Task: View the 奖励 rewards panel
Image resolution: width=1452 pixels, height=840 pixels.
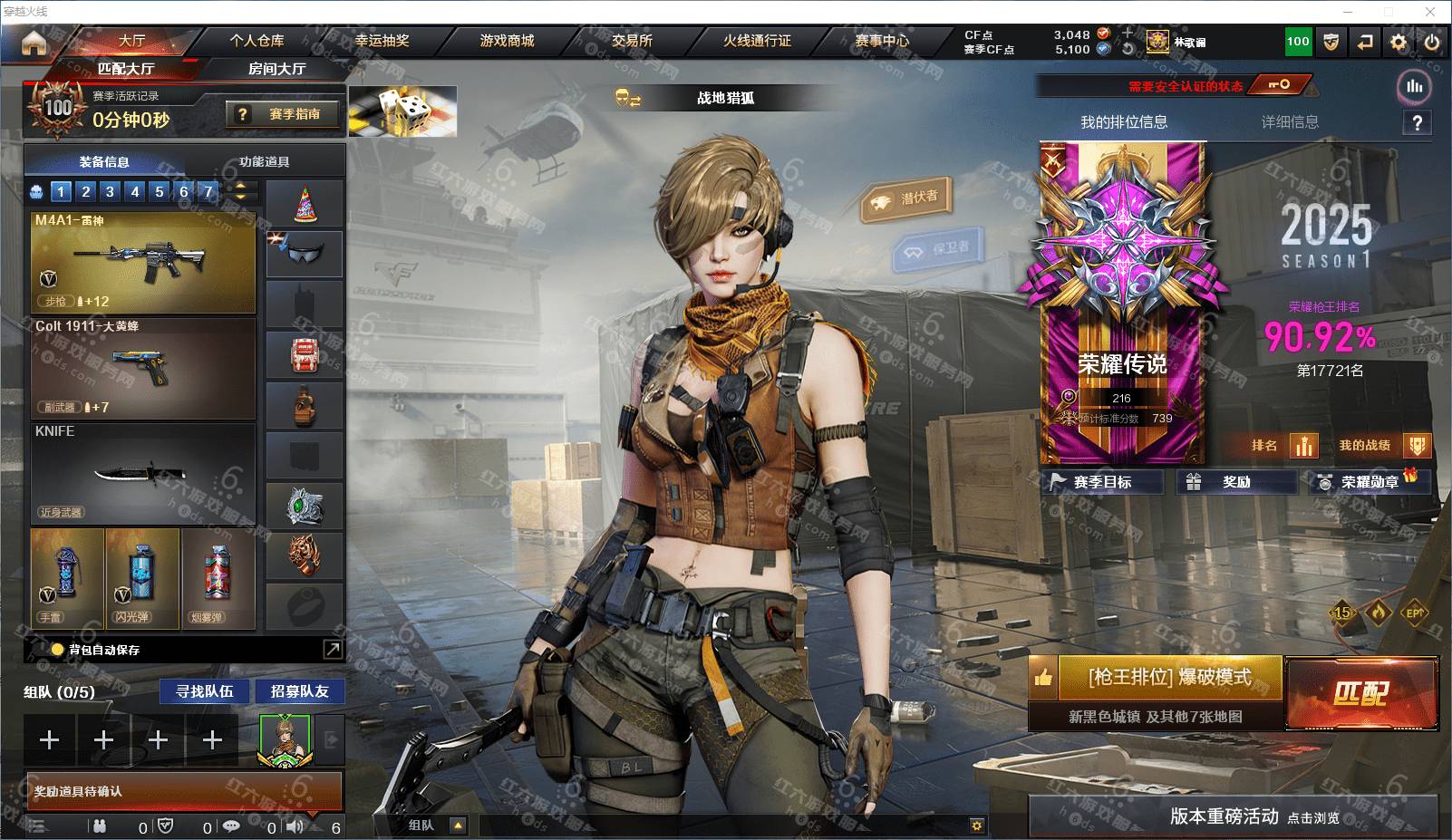Action: tap(1235, 482)
